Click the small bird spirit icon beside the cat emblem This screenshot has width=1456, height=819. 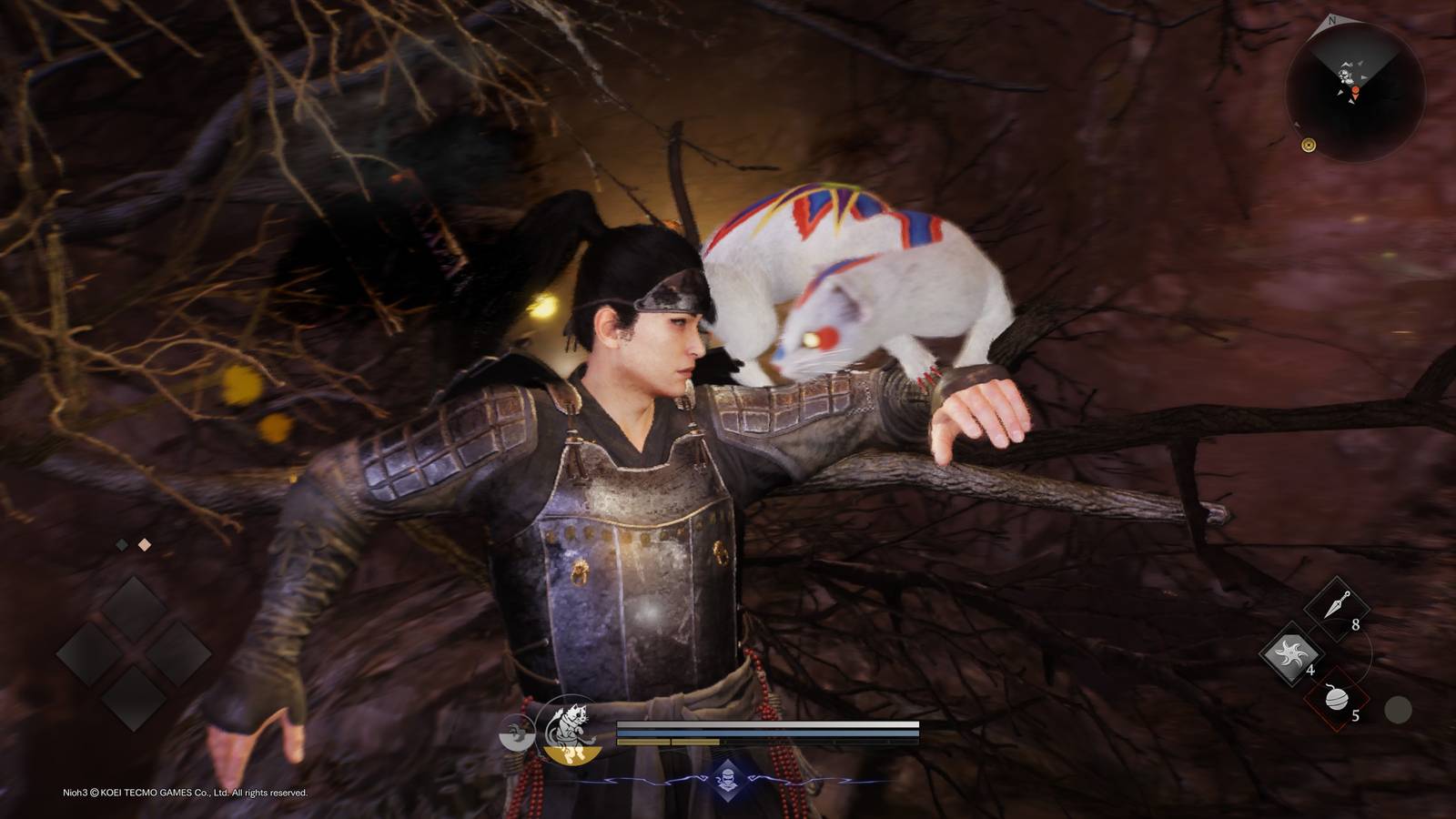[516, 733]
